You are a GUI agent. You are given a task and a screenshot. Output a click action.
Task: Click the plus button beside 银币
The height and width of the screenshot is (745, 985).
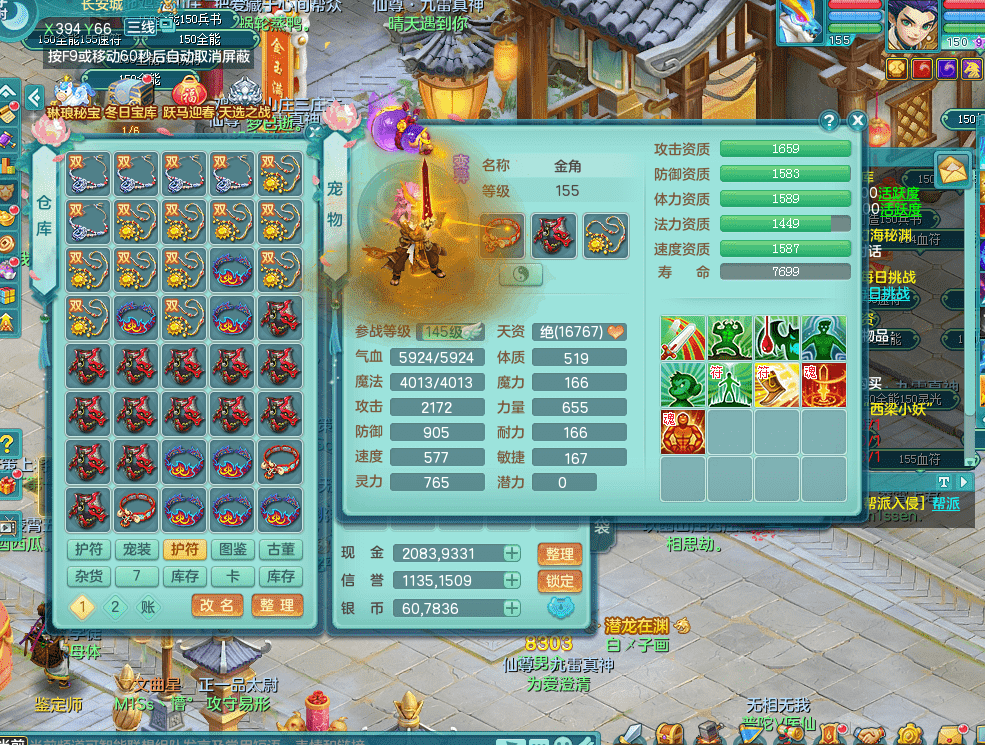pyautogui.click(x=512, y=608)
